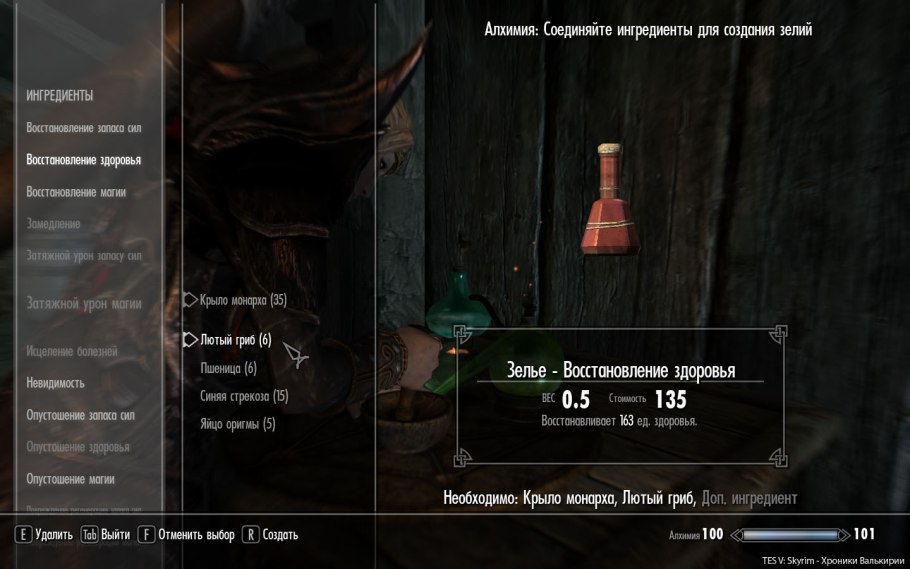Choose the Невидимость effect
The image size is (910, 569).
[x=55, y=383]
